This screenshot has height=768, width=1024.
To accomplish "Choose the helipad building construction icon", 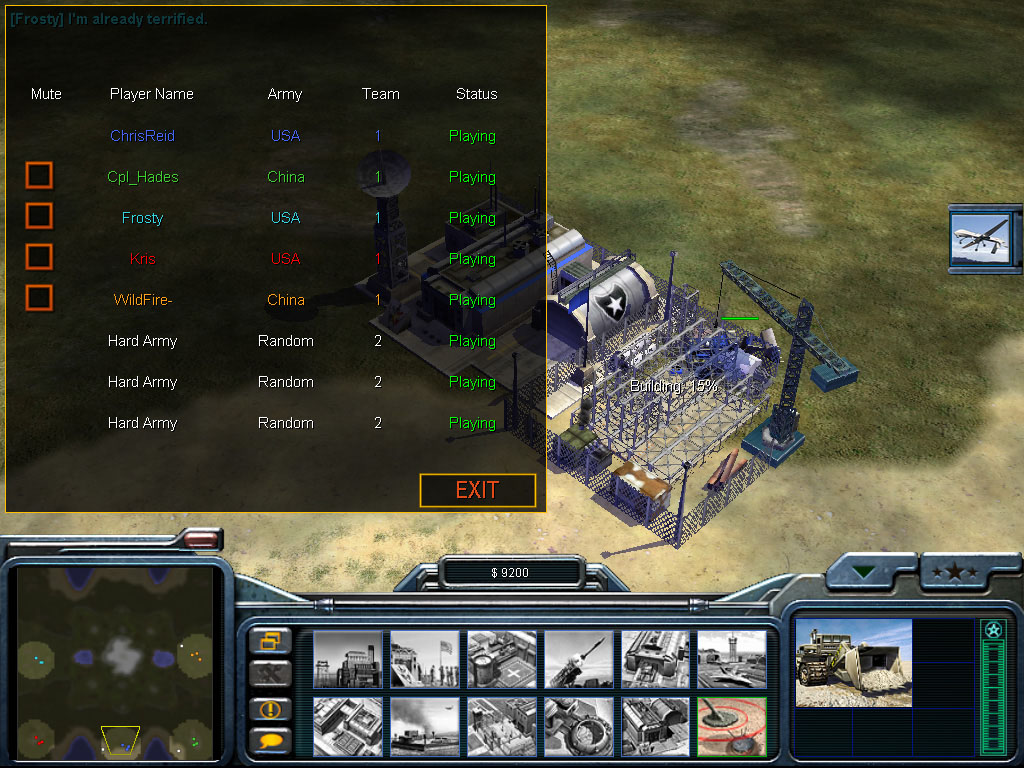I will tap(501, 659).
